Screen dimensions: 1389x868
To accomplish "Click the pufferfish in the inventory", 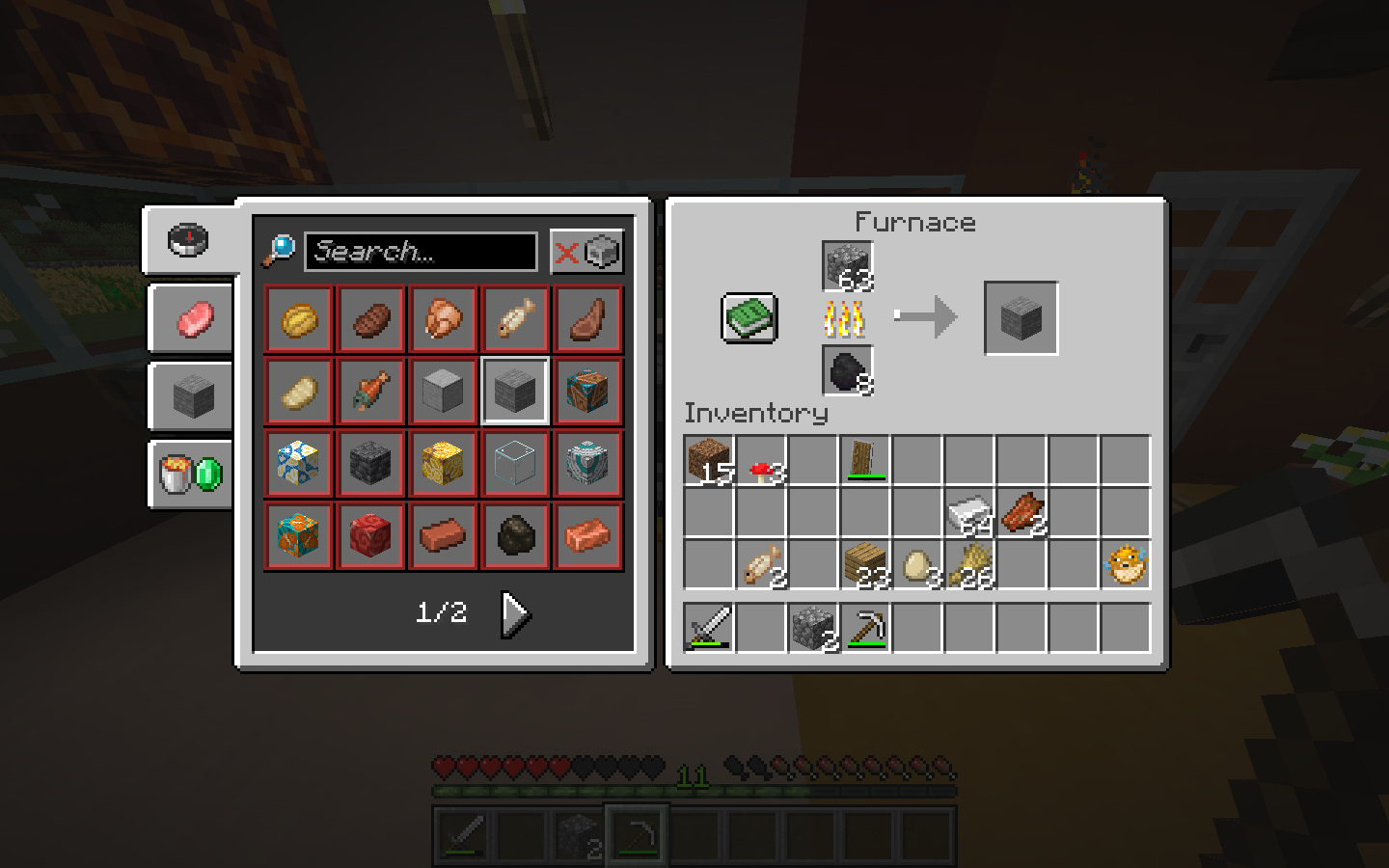I will [1128, 564].
